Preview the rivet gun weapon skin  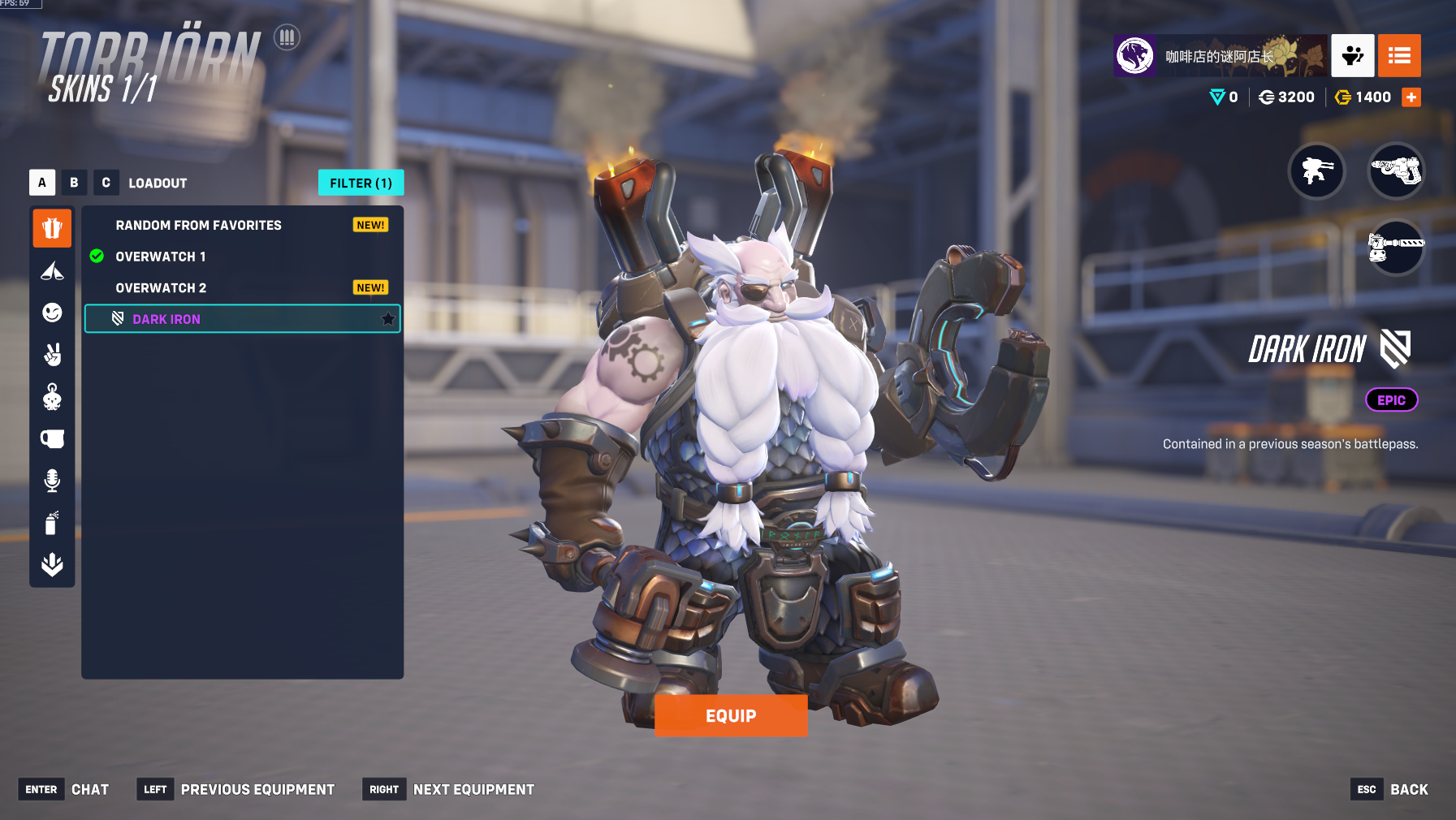(x=1396, y=171)
